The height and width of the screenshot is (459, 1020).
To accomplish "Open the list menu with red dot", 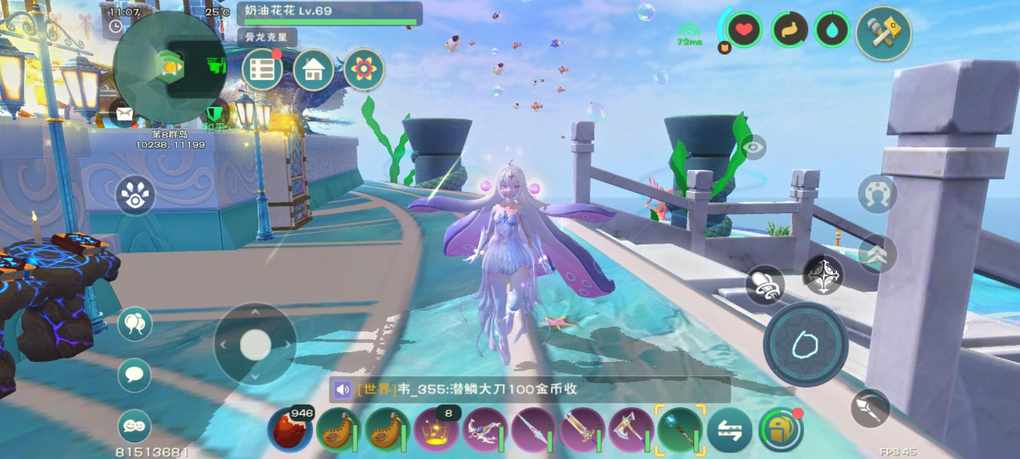I will (x=263, y=70).
